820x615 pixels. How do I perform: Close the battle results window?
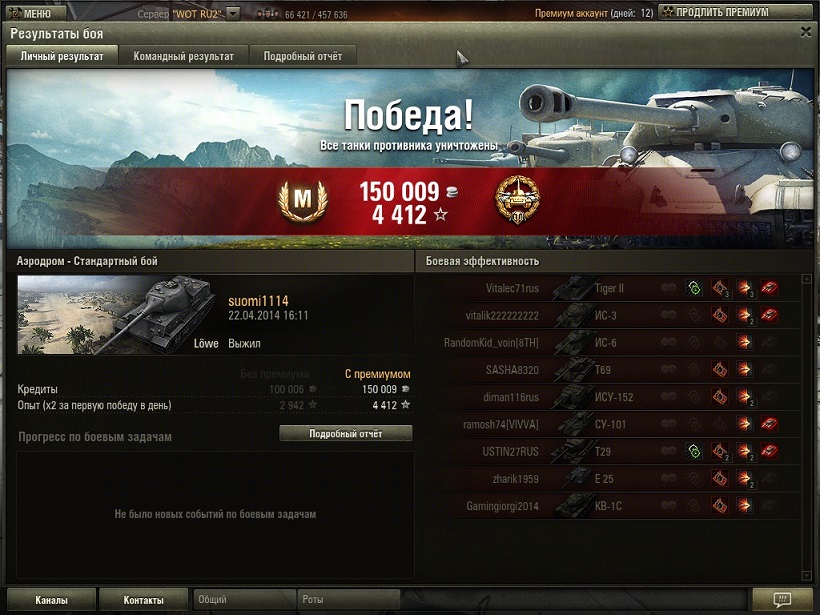coord(806,32)
